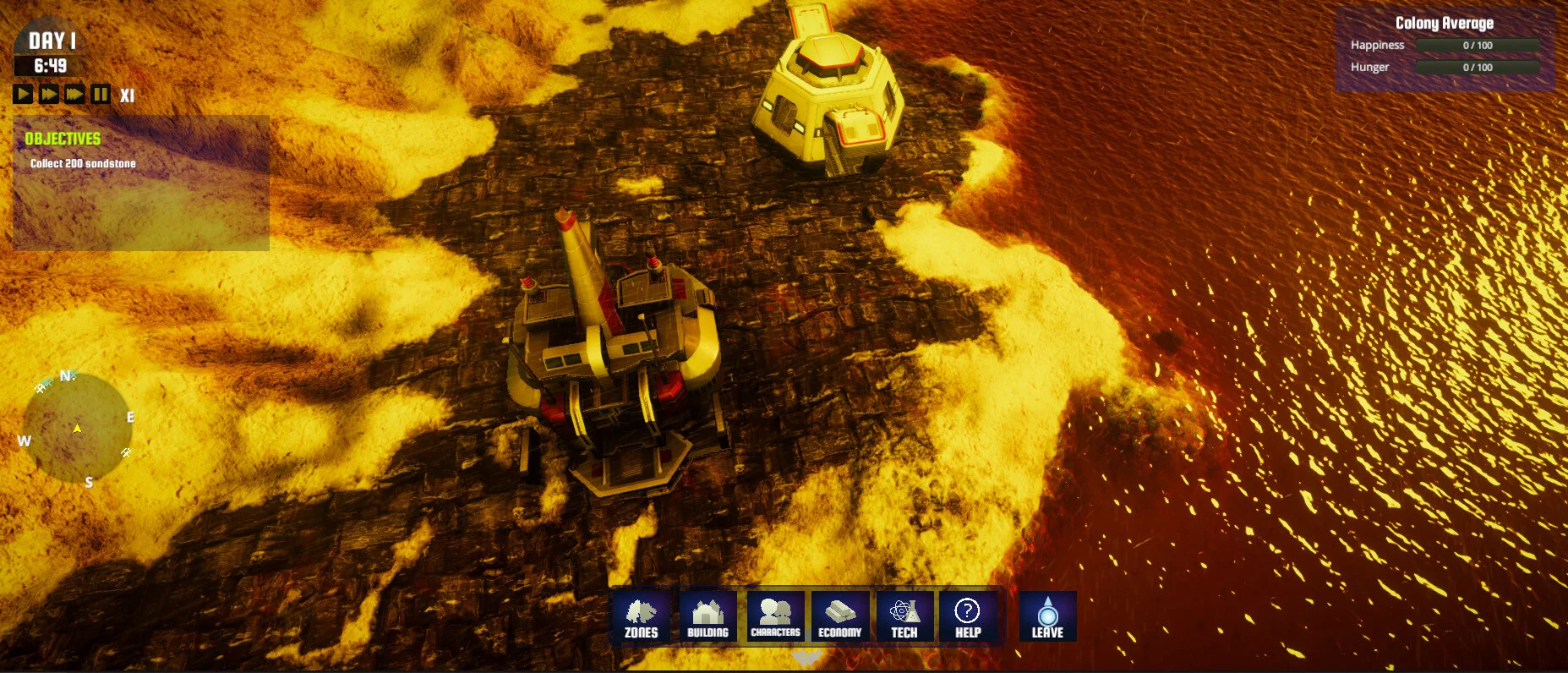Activate triple fast-forward speed
This screenshot has height=673, width=1568.
pos(75,94)
